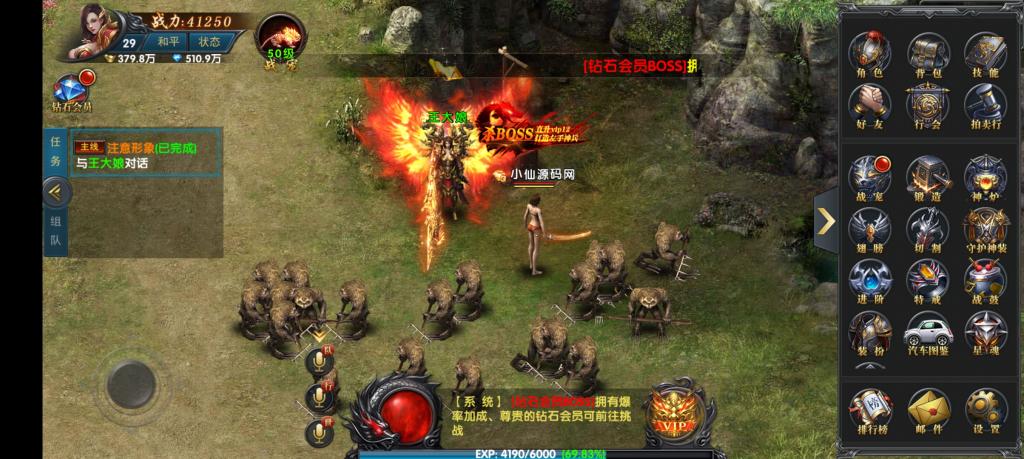Open the 排行榜 rankings
Image resolution: width=1024 pixels, height=459 pixels.
[x=870, y=410]
